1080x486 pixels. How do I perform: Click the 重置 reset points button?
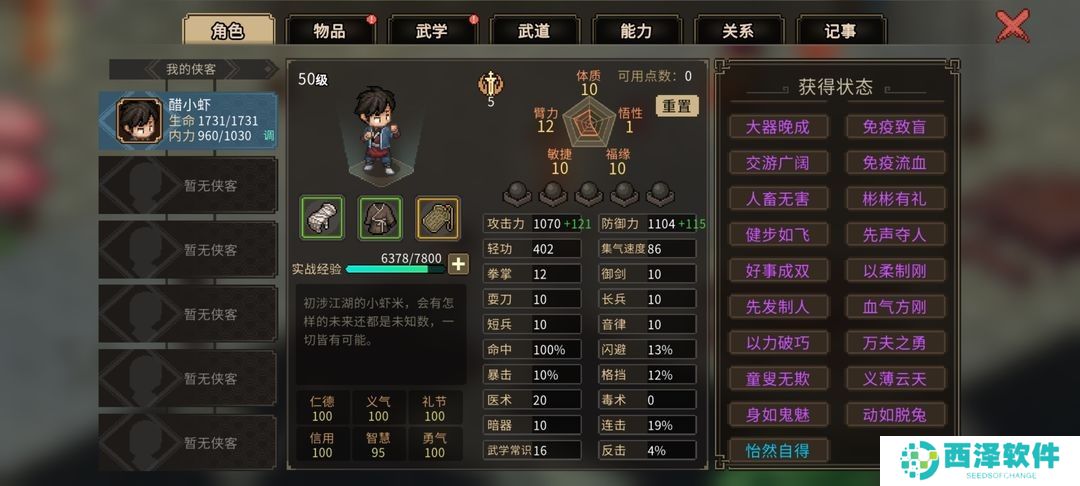pos(677,106)
